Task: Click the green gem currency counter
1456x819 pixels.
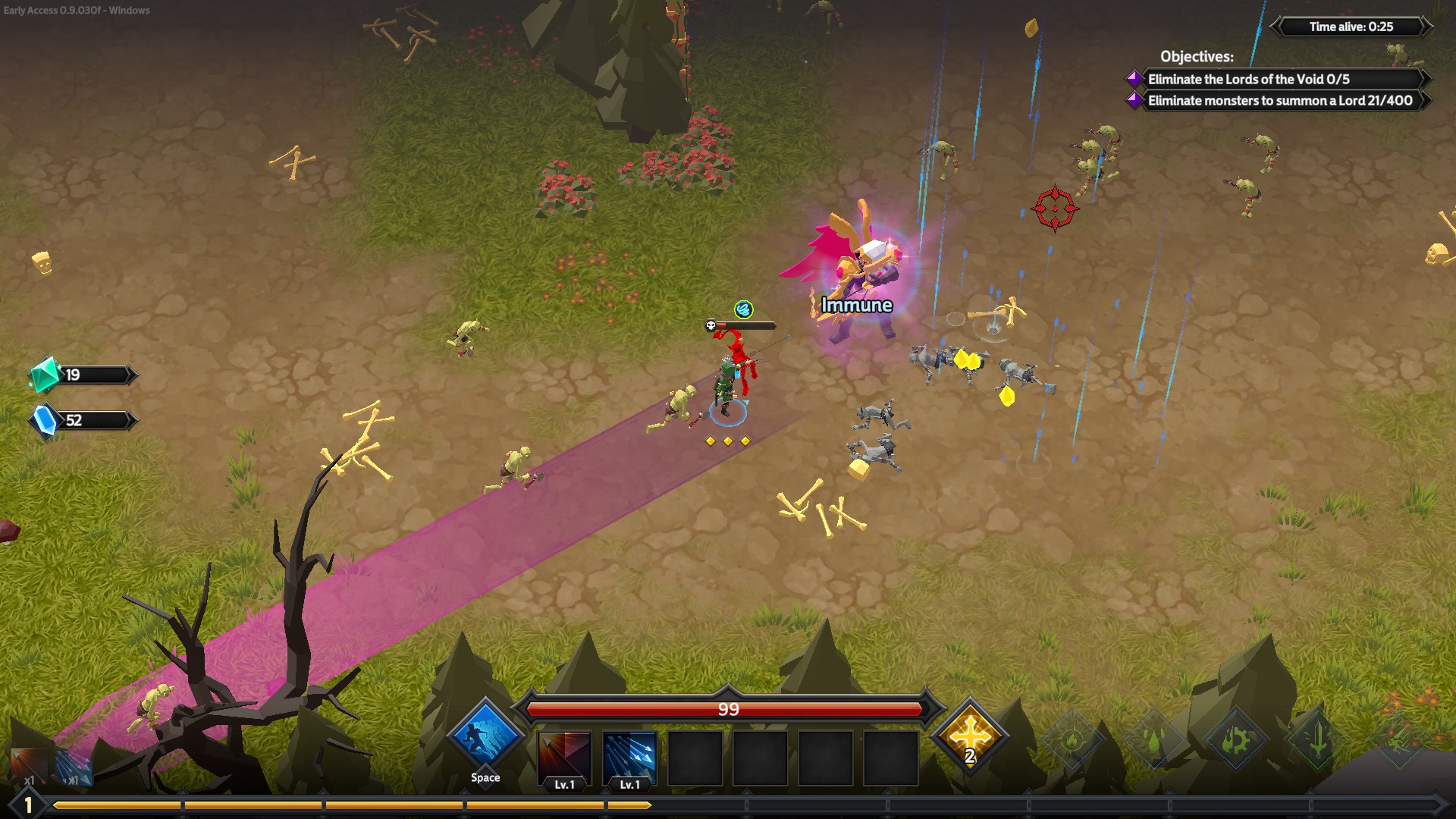Action: click(82, 375)
